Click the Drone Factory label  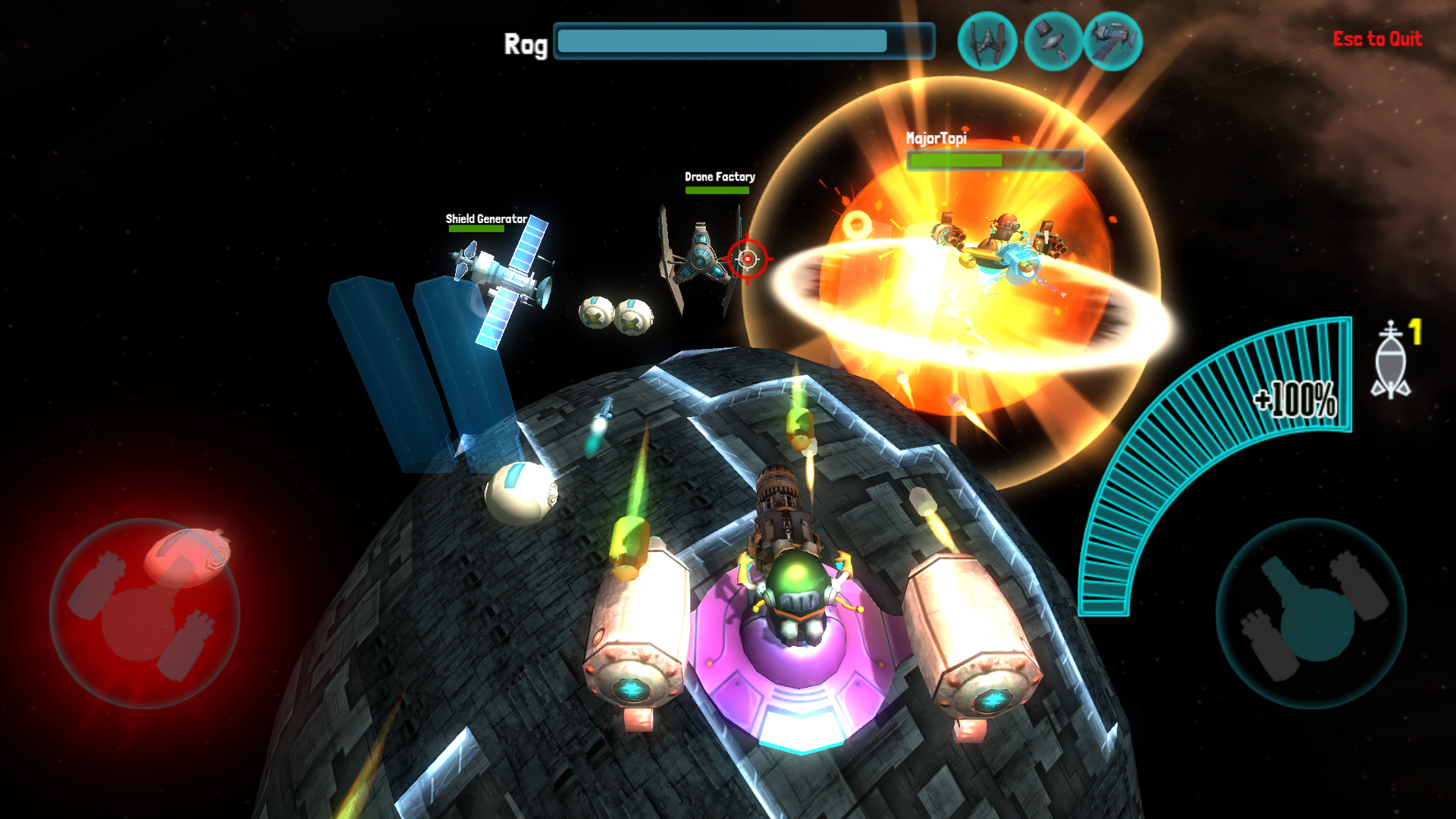(718, 176)
